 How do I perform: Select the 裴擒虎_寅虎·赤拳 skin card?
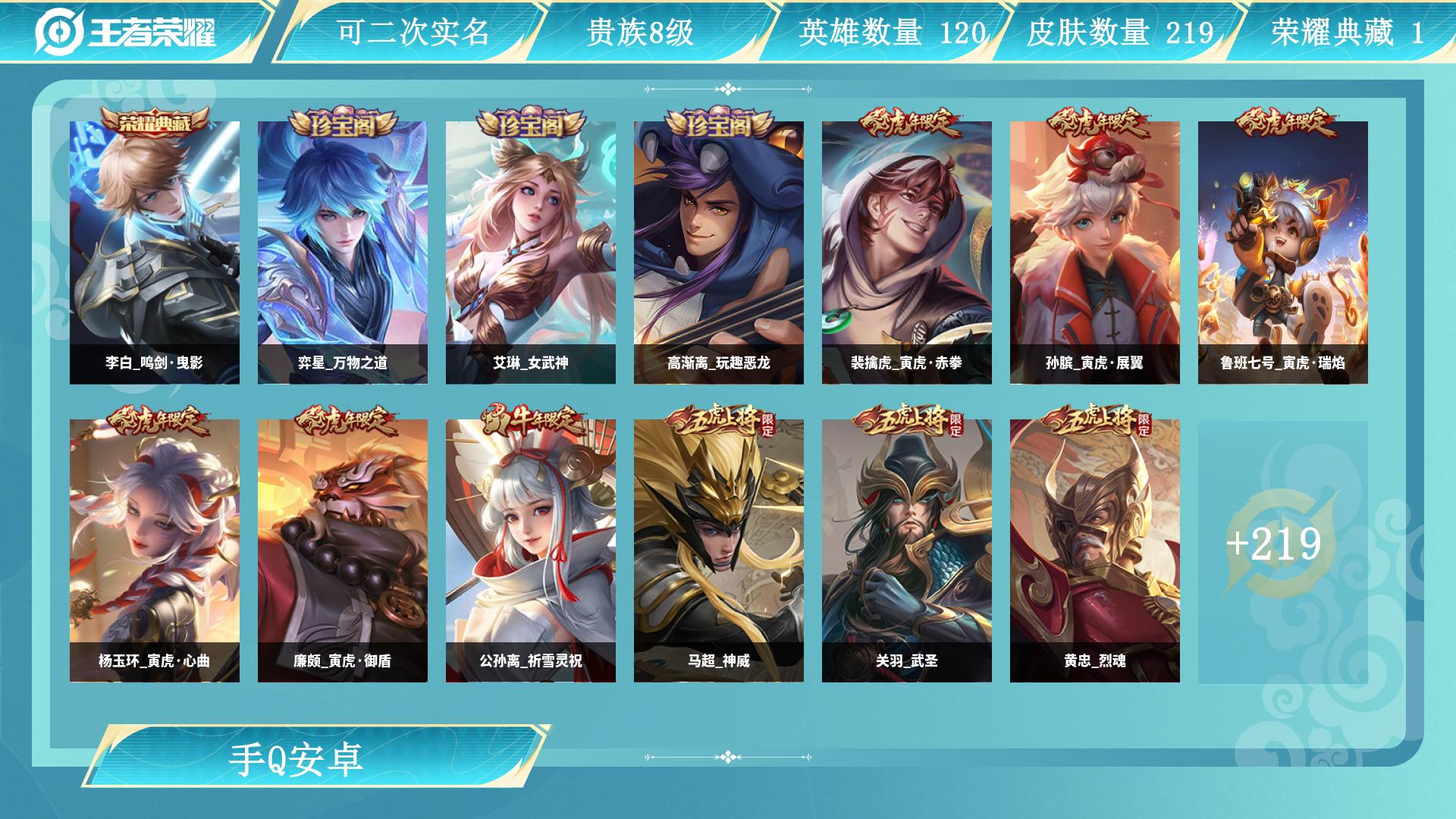point(907,253)
